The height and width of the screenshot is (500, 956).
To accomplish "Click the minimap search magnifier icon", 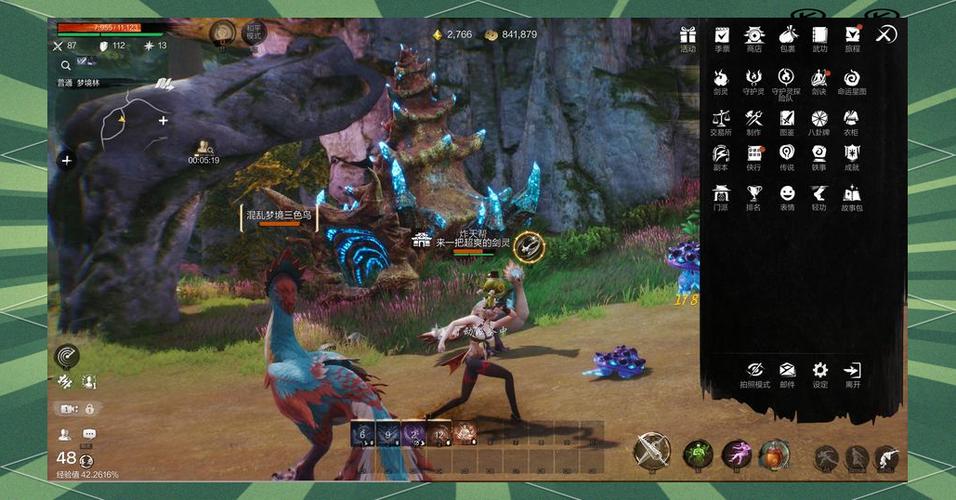I will pos(65,65).
